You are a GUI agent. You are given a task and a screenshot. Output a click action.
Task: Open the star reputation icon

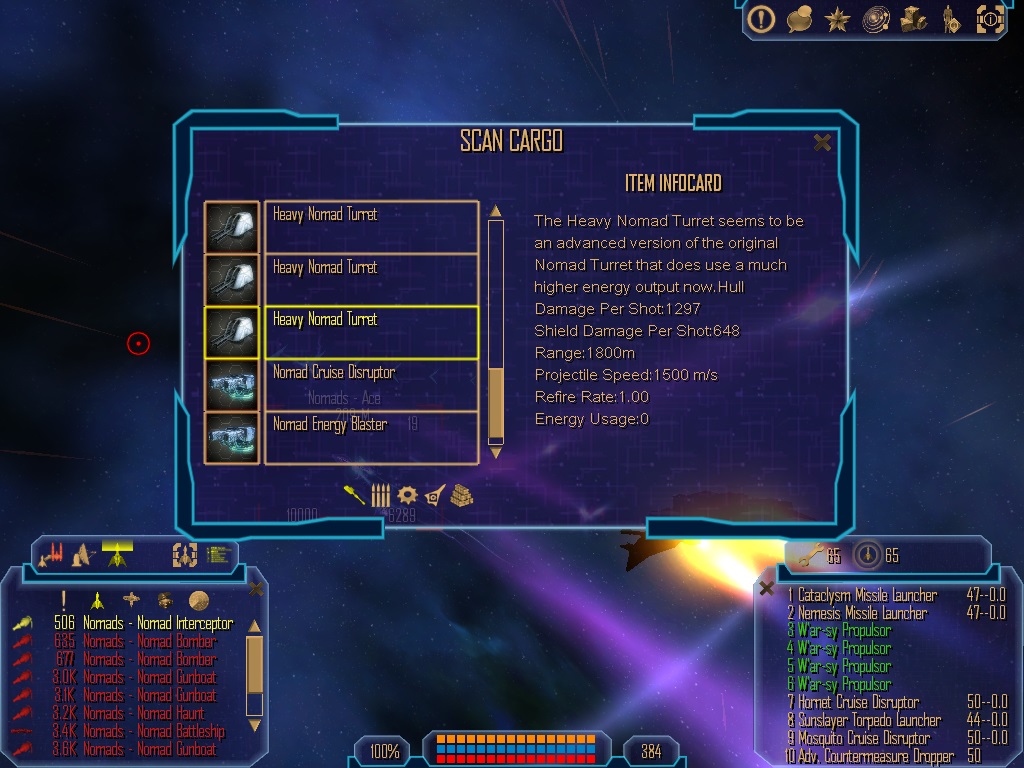(x=836, y=19)
